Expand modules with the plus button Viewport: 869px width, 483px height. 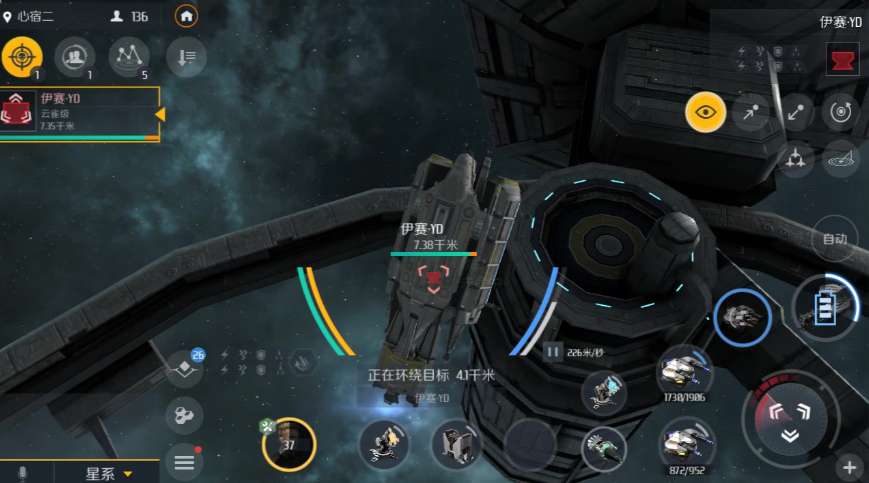pyautogui.click(x=849, y=467)
